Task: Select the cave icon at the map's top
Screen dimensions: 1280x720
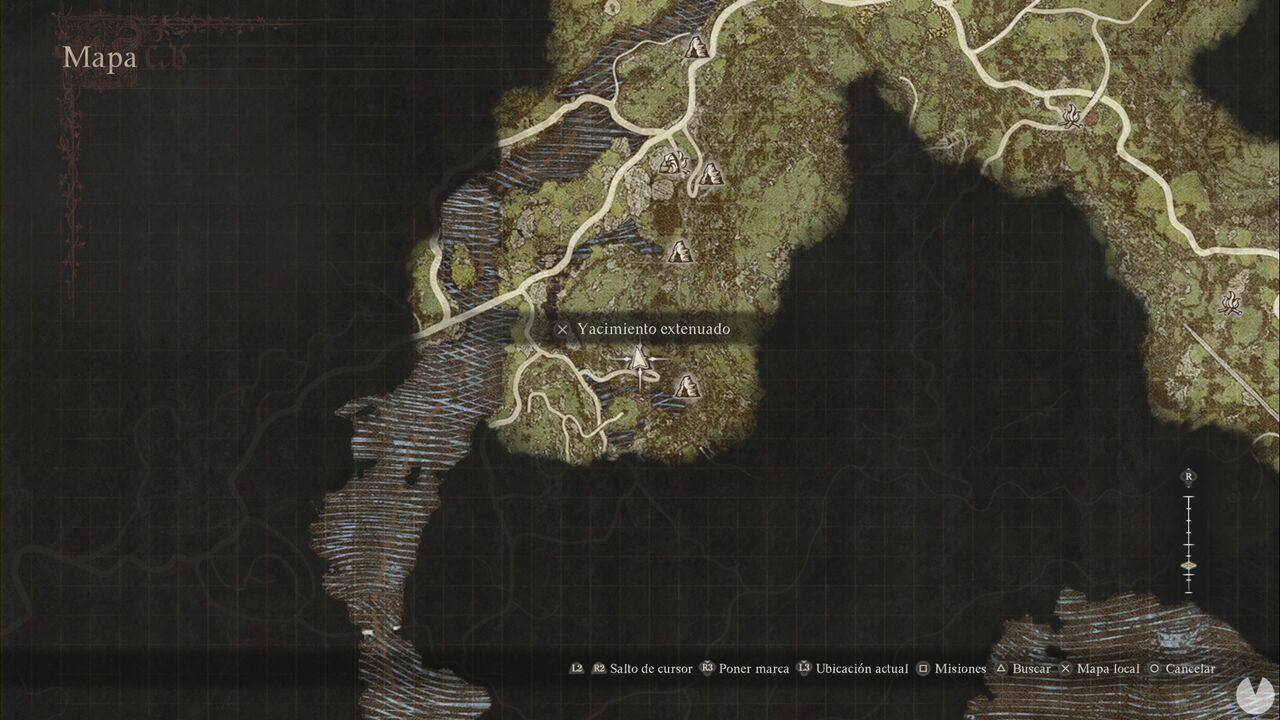Action: (698, 46)
